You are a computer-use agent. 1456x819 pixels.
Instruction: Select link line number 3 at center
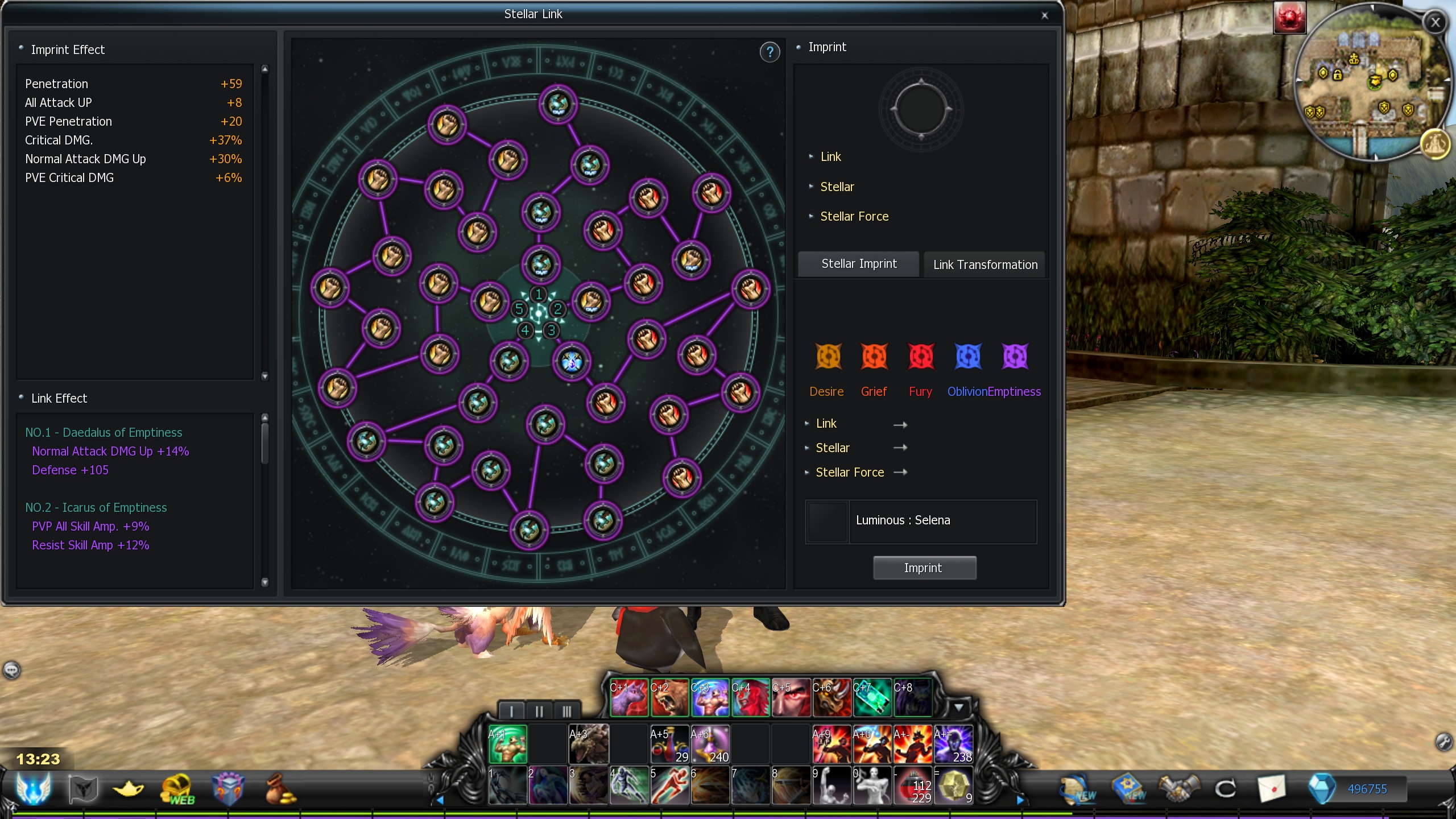point(551,330)
